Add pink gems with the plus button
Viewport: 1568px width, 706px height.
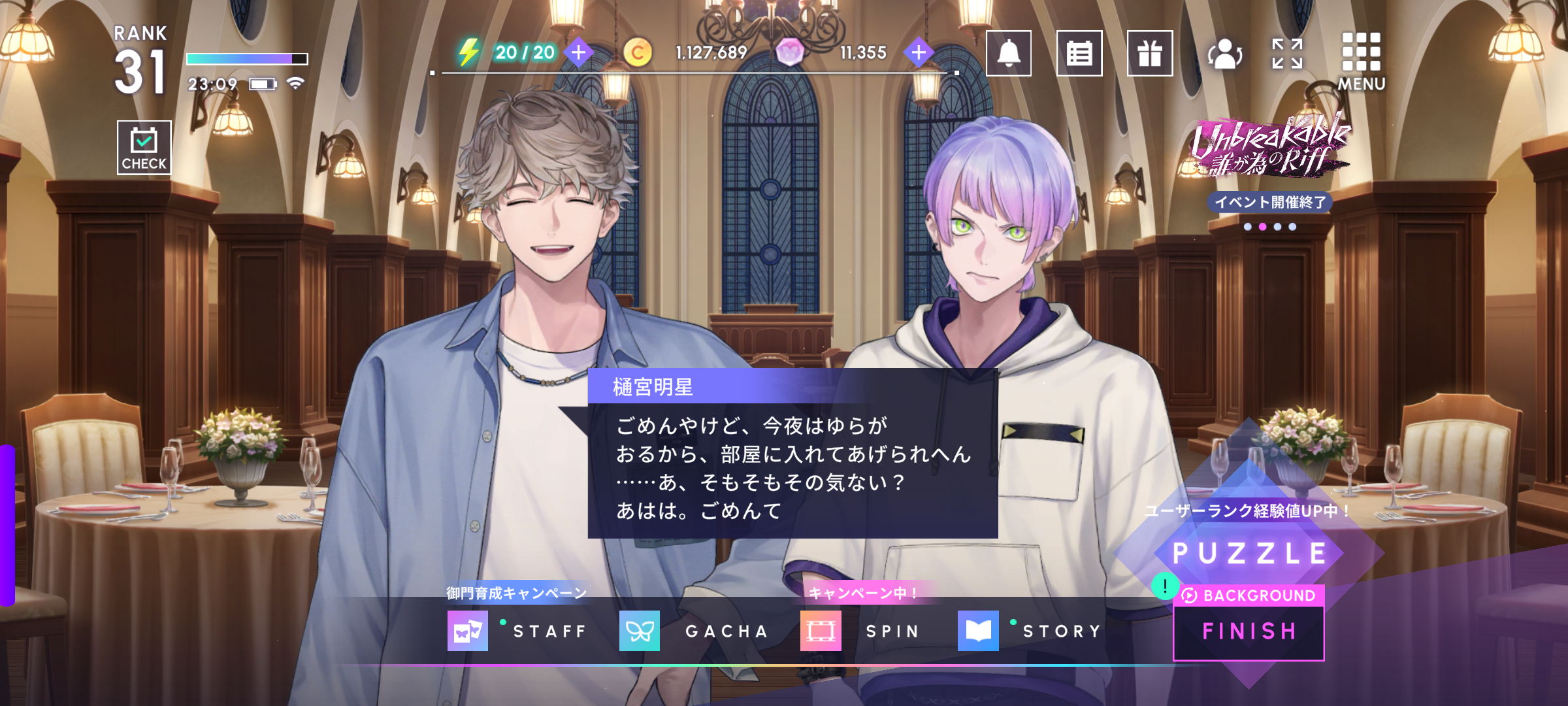click(x=919, y=52)
